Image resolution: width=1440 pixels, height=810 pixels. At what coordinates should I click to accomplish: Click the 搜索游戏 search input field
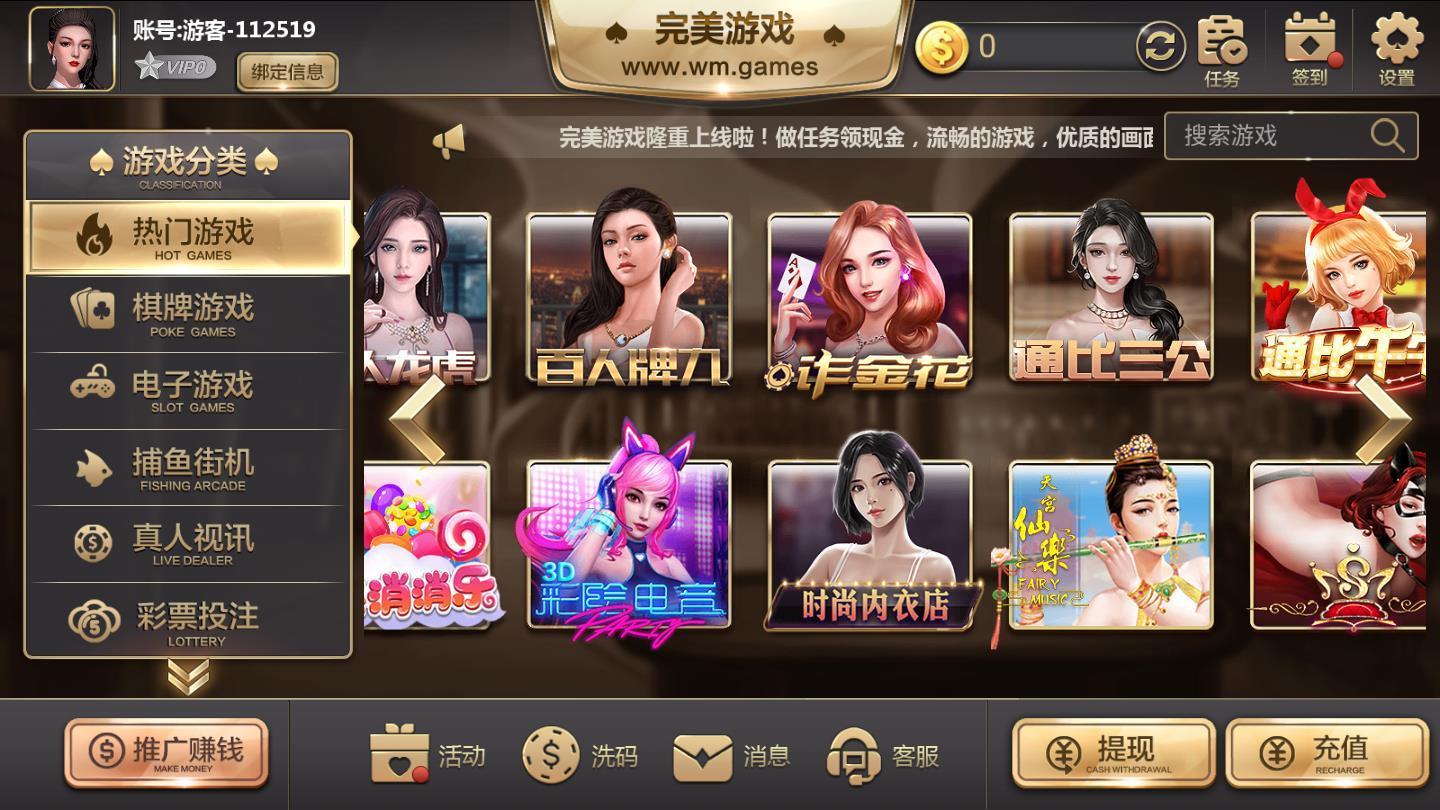1270,138
